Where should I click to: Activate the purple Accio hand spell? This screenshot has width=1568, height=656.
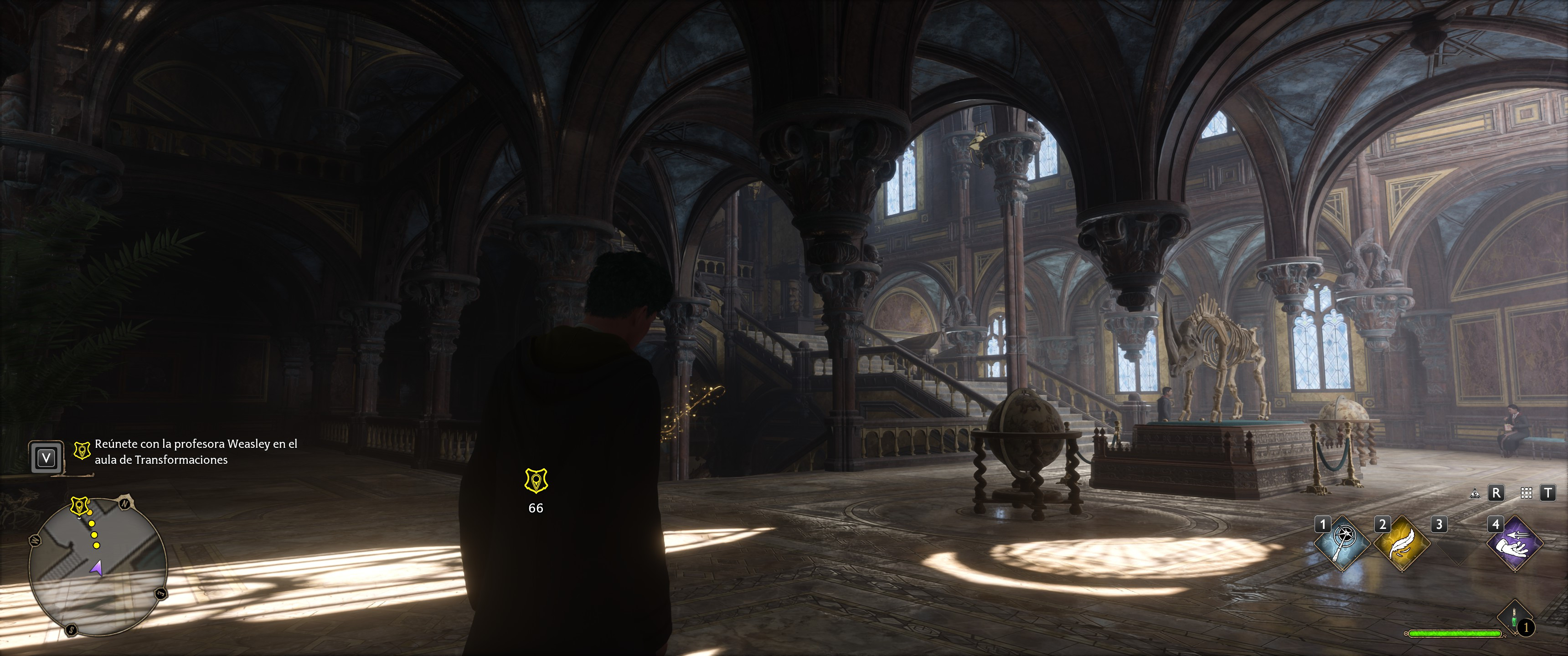(1515, 543)
